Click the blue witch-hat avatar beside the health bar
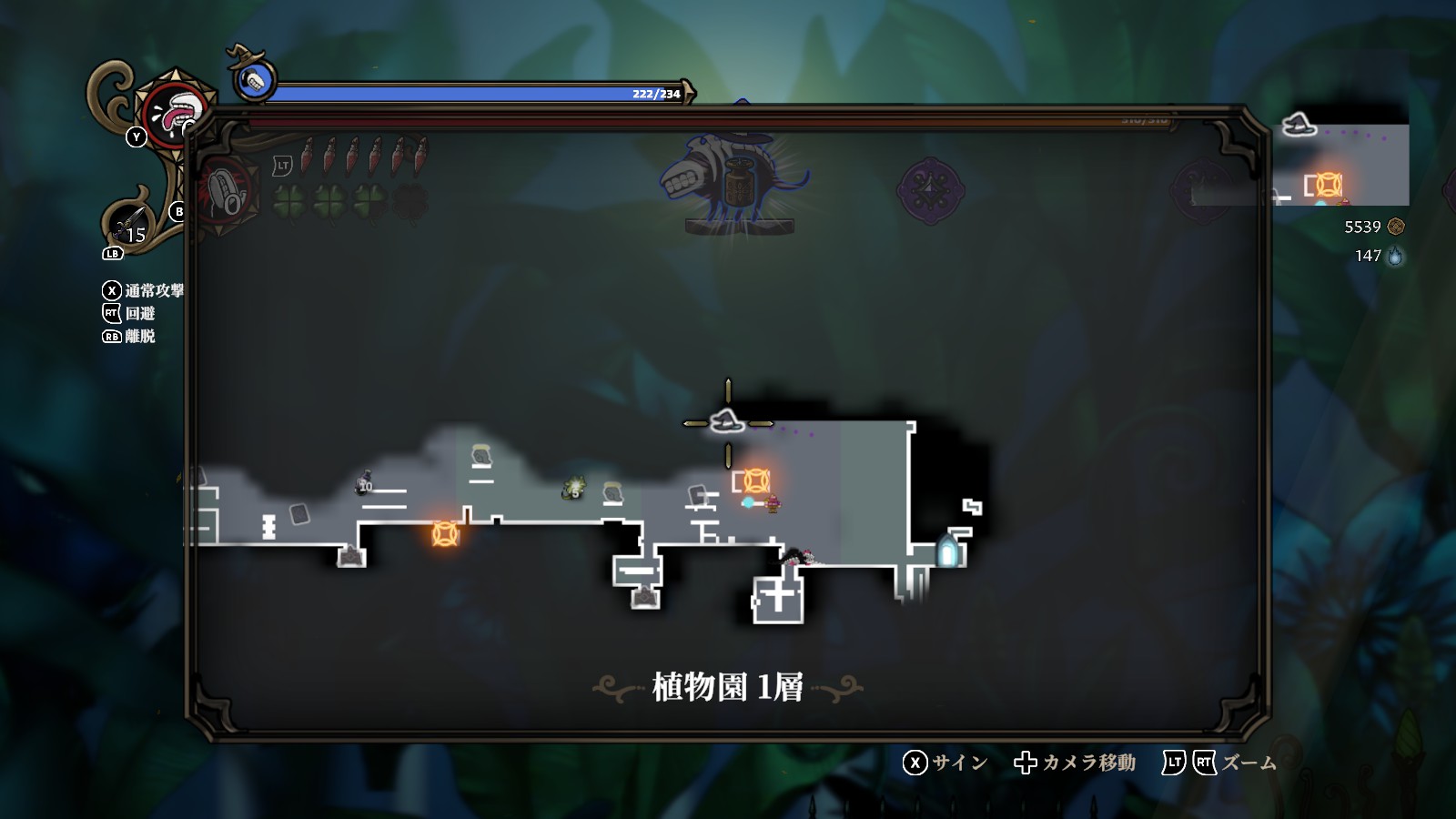This screenshot has width=1456, height=819. tap(255, 80)
